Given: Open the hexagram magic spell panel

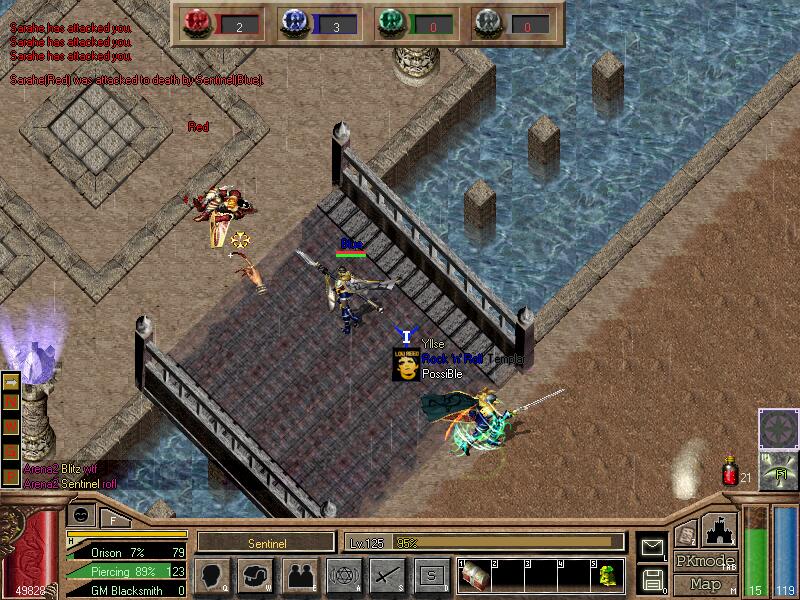Looking at the screenshot, I should point(343,575).
